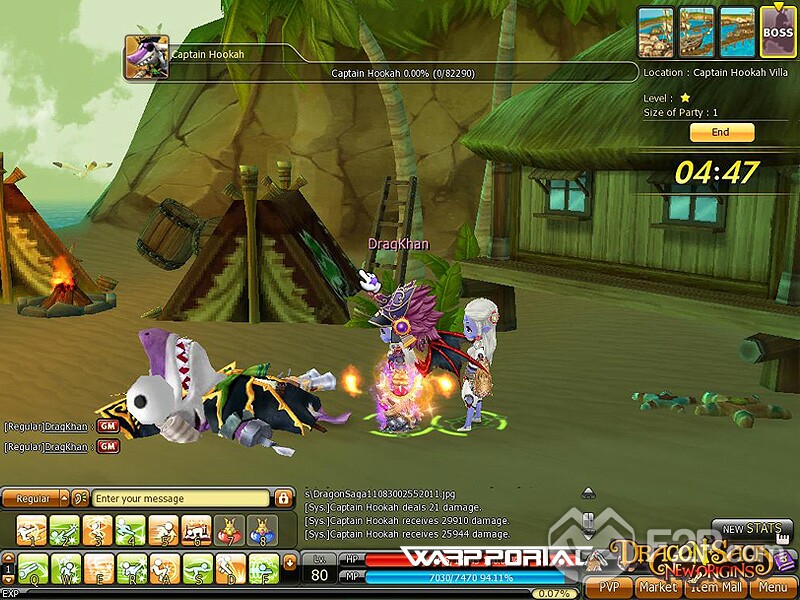Open the Market window
800x600 pixels.
click(657, 587)
